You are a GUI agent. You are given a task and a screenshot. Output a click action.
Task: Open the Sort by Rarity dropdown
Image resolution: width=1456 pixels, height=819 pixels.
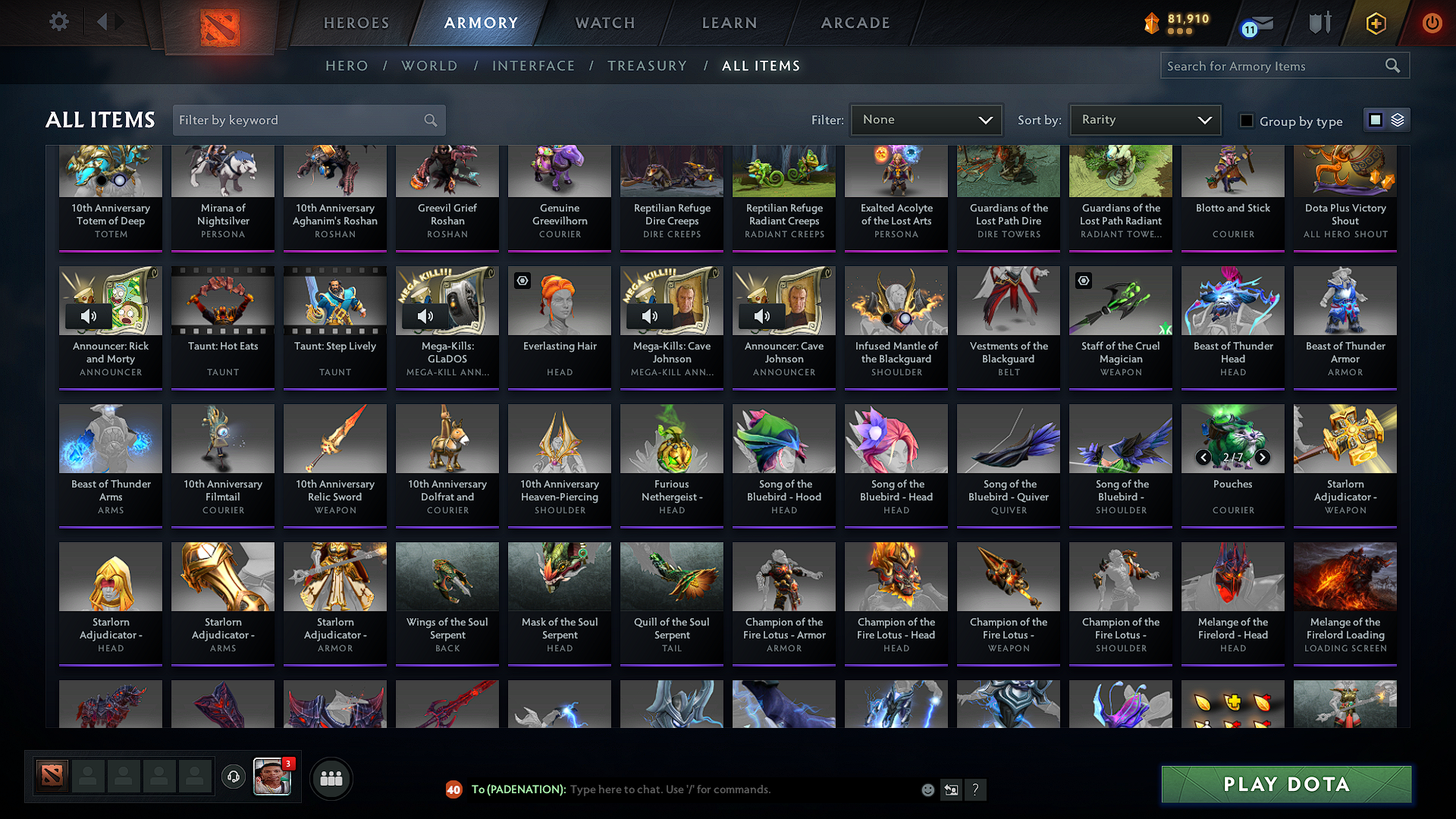pos(1144,119)
